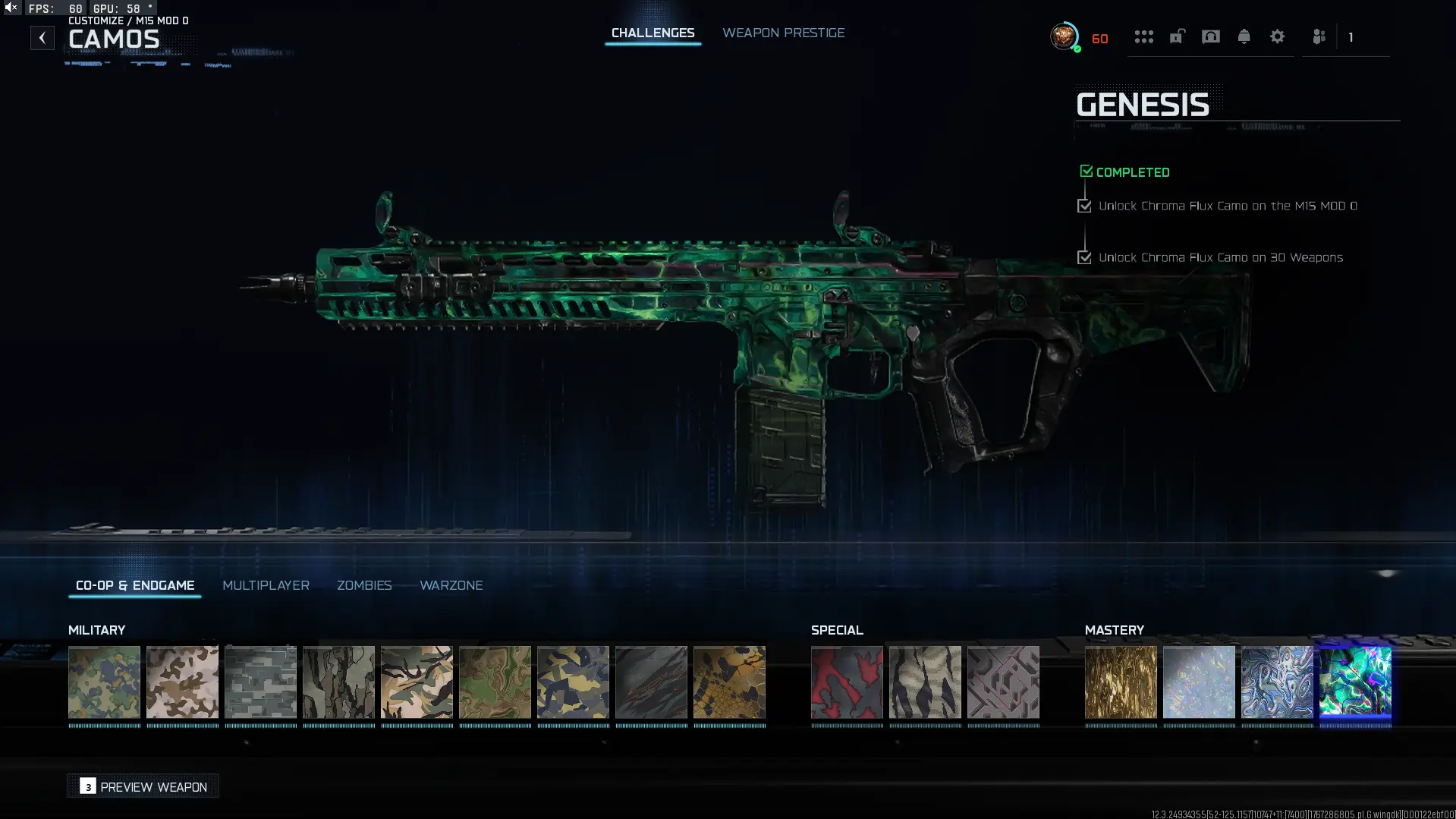Viewport: 1456px width, 819px height.
Task: Open the game settings gear
Action: [1278, 36]
